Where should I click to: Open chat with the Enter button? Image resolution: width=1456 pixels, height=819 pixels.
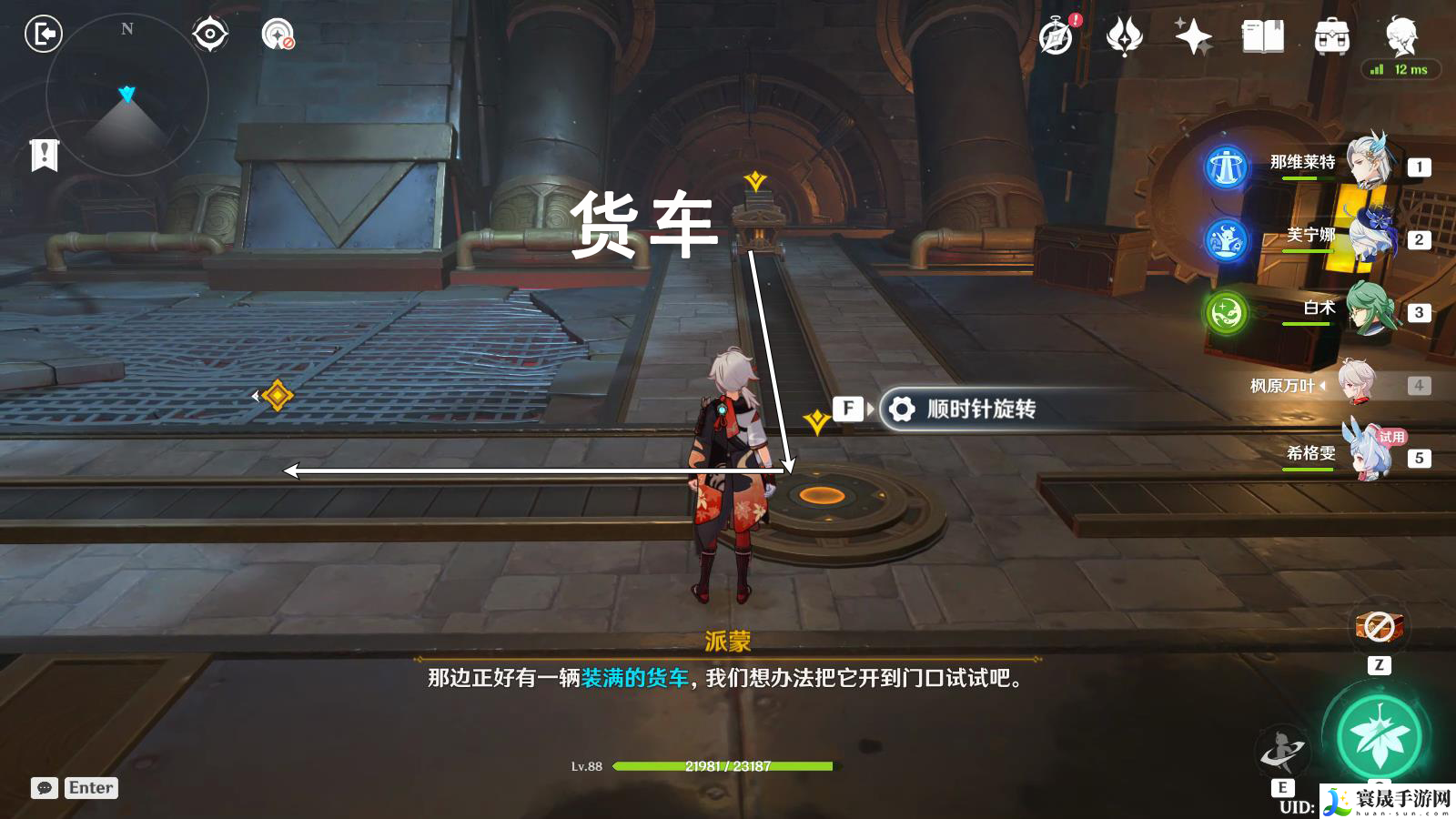click(89, 788)
